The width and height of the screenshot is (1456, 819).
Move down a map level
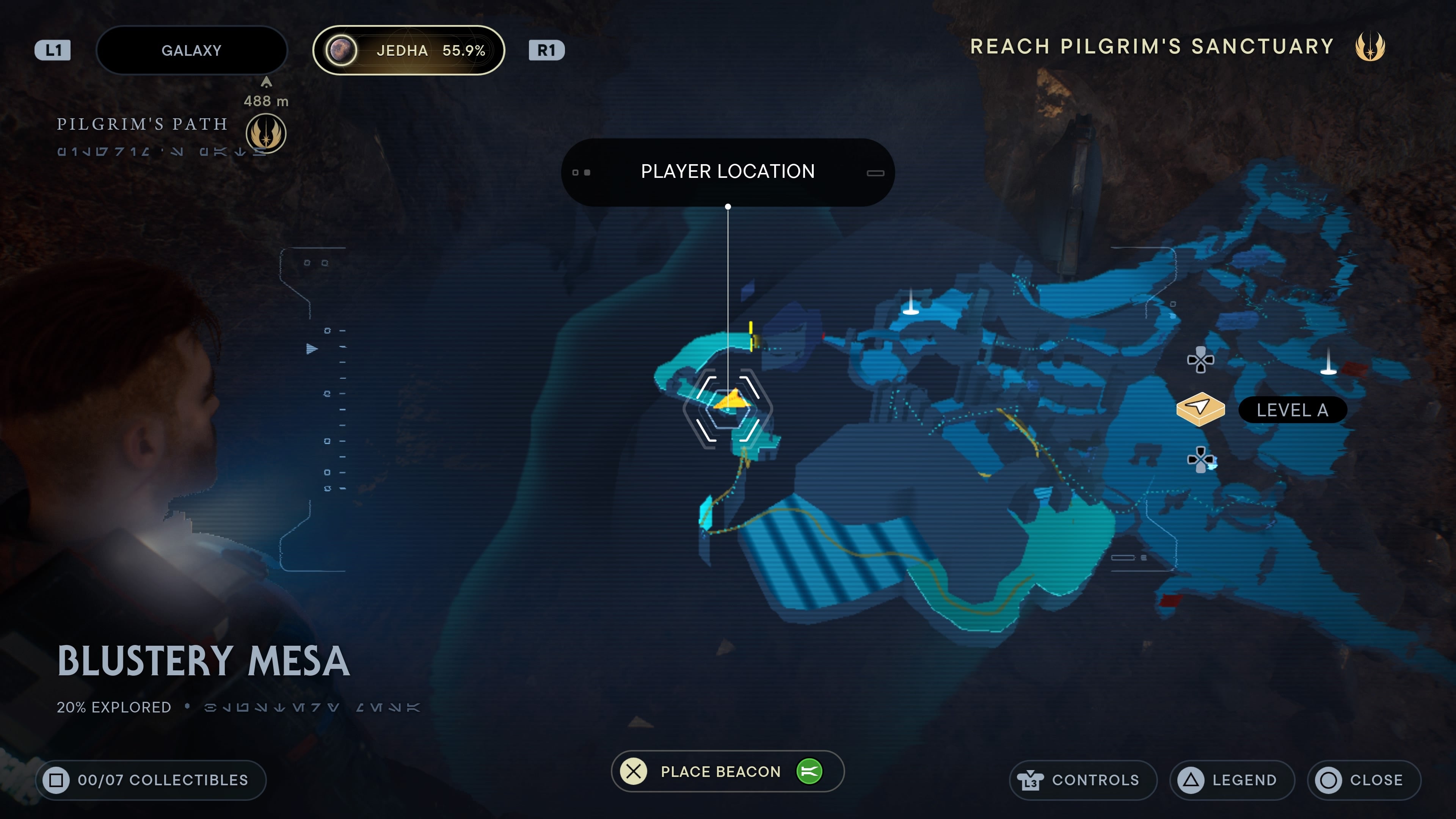coord(1200,459)
